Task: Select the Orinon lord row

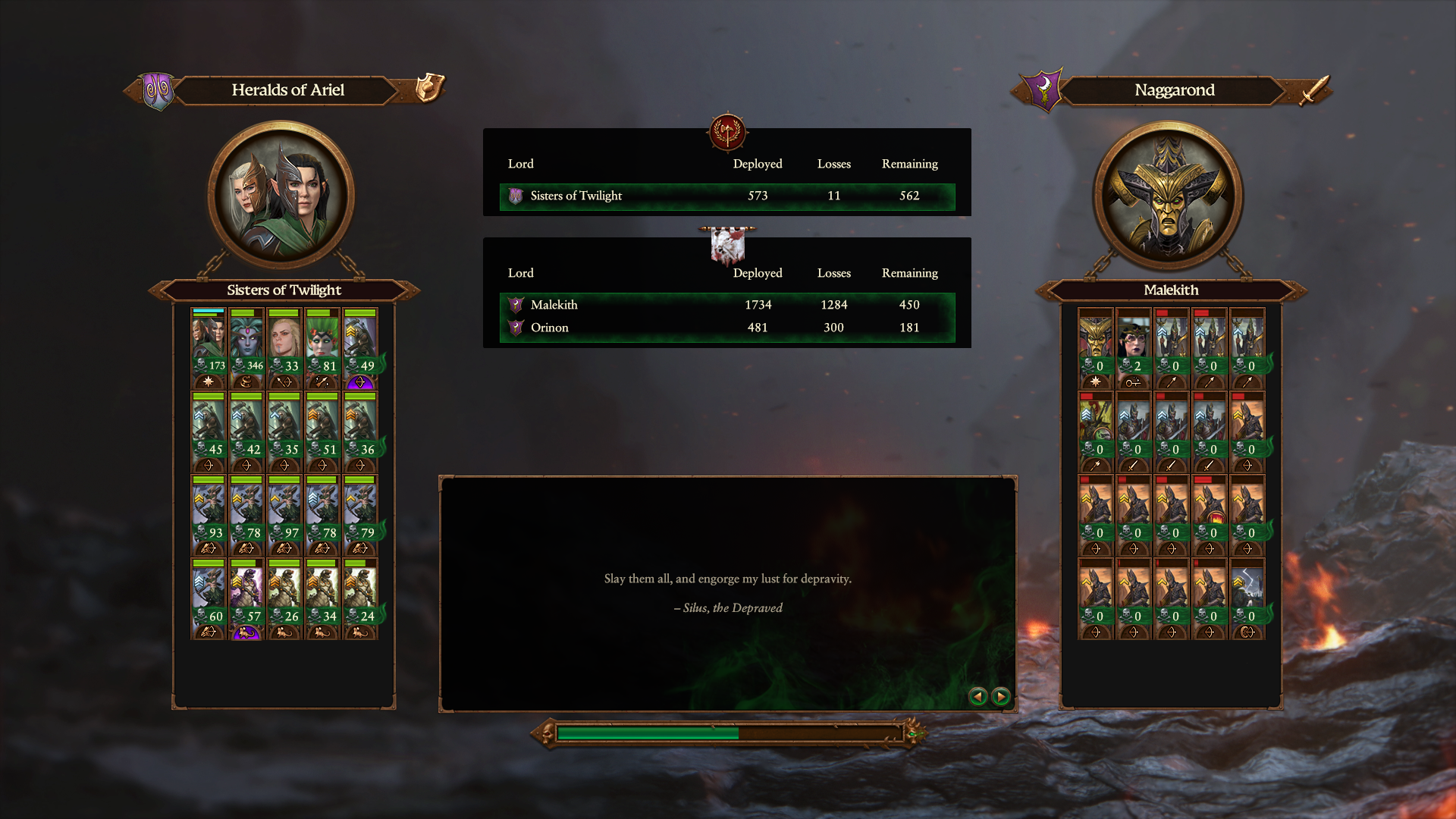Action: click(726, 328)
